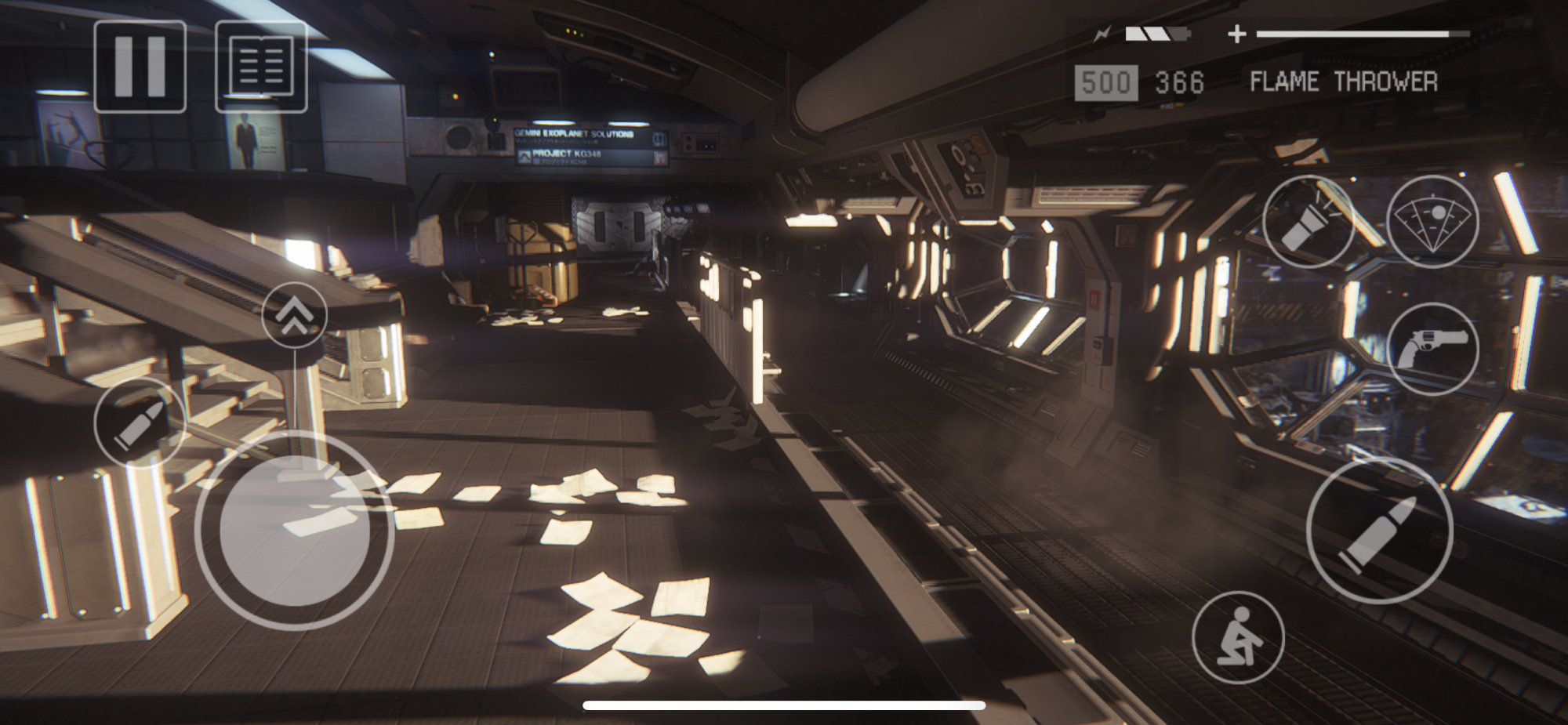Screen dimensions: 1568x725
Task: Toggle the flashlight
Action: pyautogui.click(x=1308, y=222)
